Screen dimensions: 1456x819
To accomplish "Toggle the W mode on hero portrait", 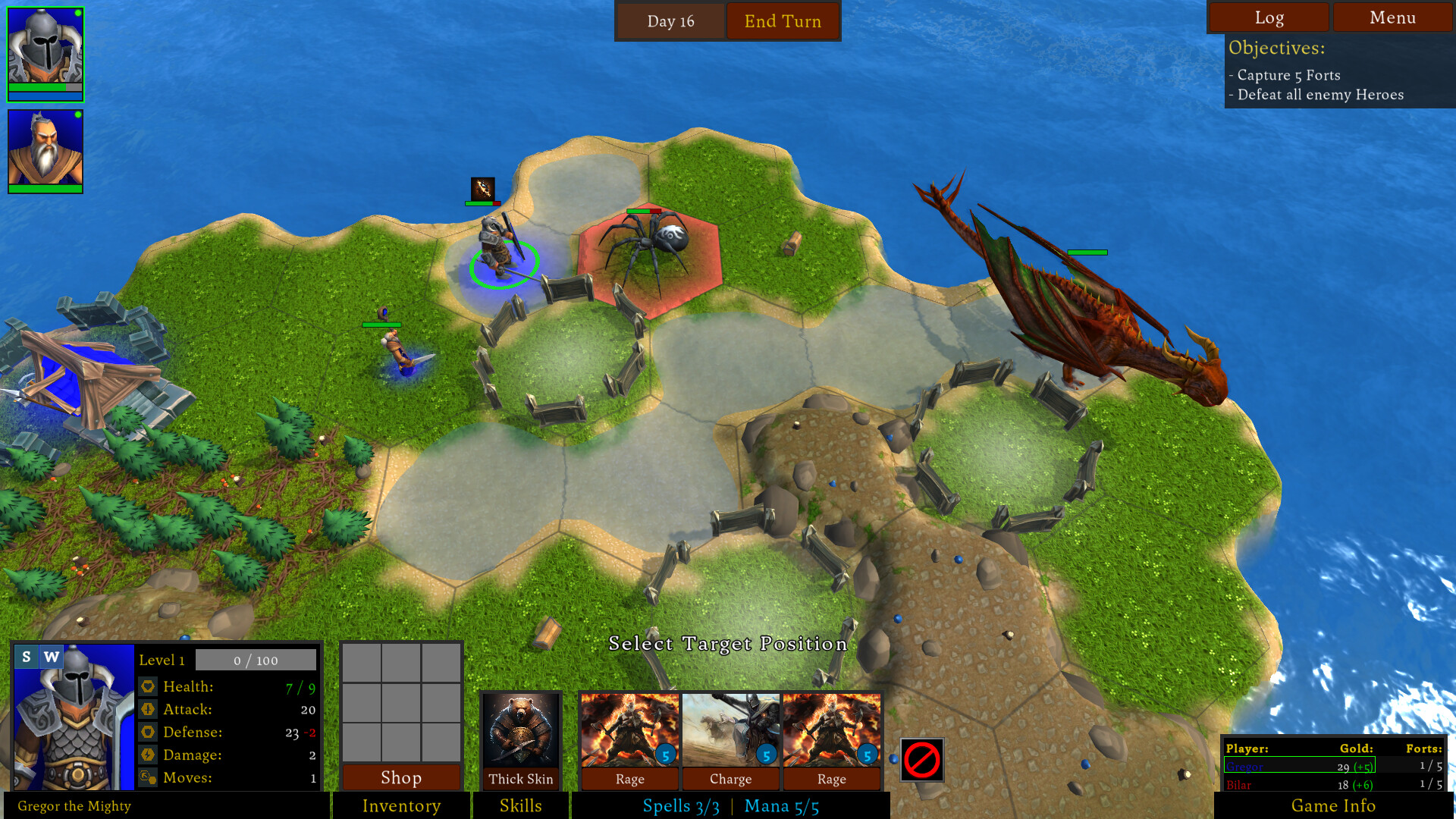I will [x=50, y=657].
